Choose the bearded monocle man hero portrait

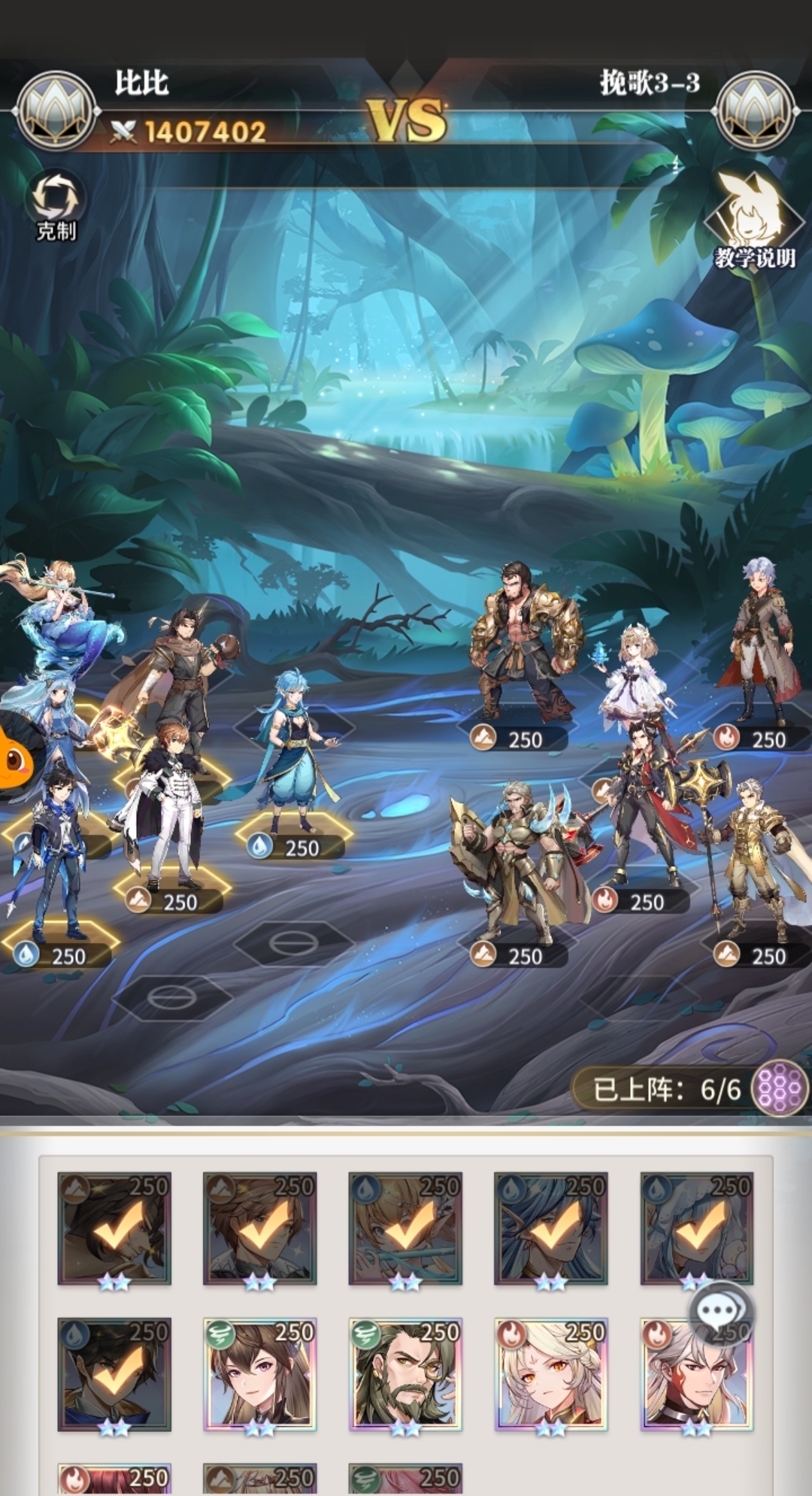(x=405, y=1374)
